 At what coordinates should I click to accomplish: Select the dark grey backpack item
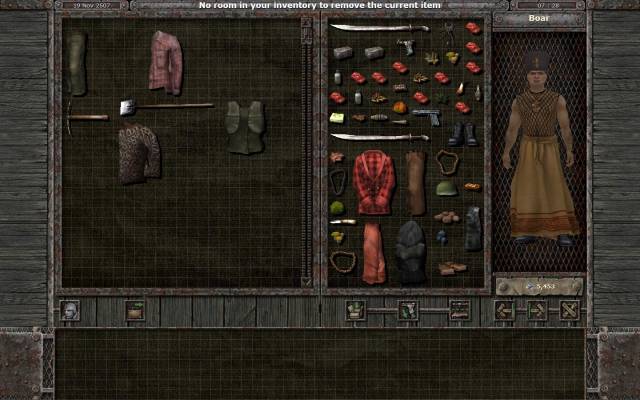(411, 251)
